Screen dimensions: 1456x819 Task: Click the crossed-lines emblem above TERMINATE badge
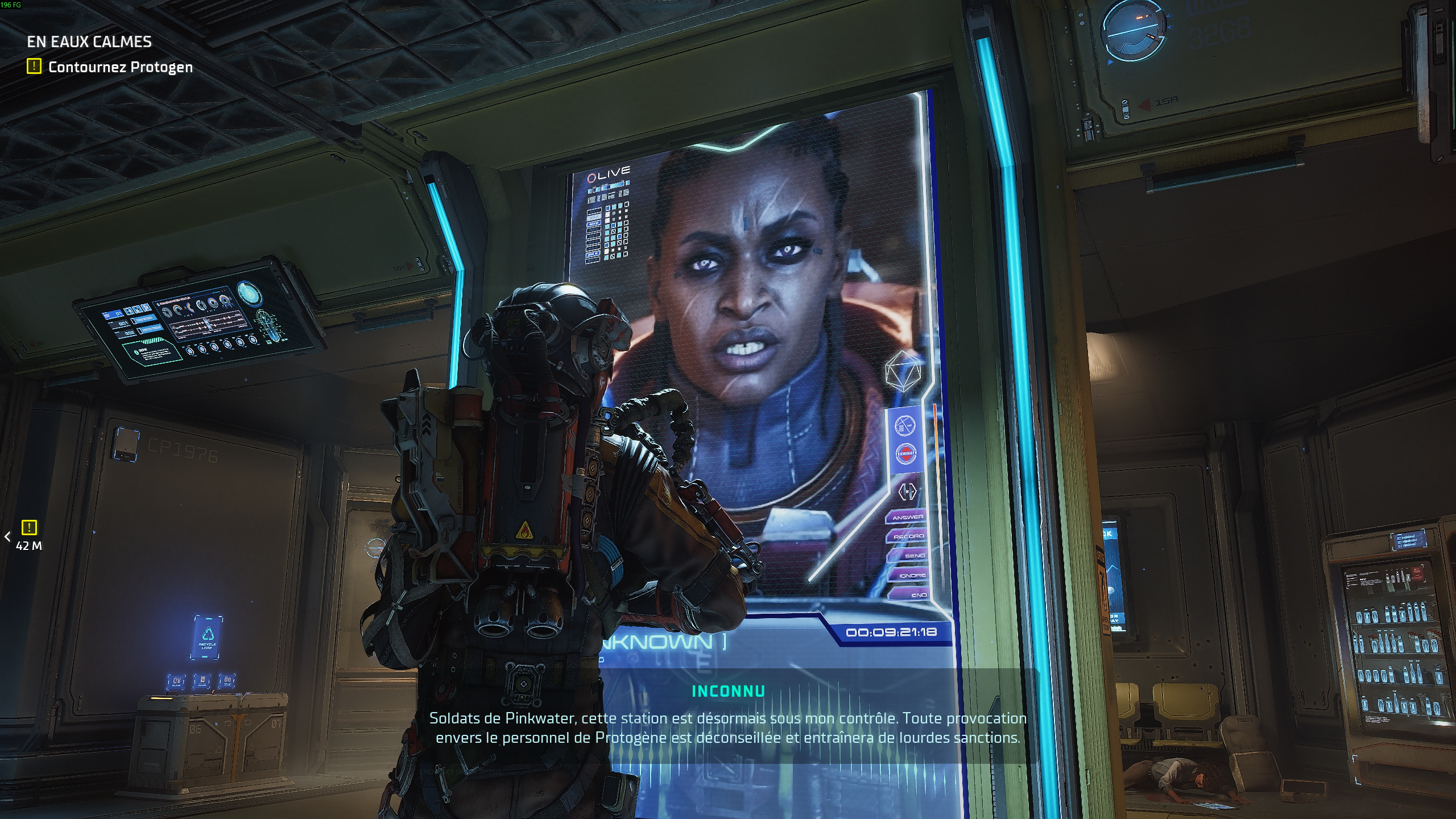click(x=906, y=425)
